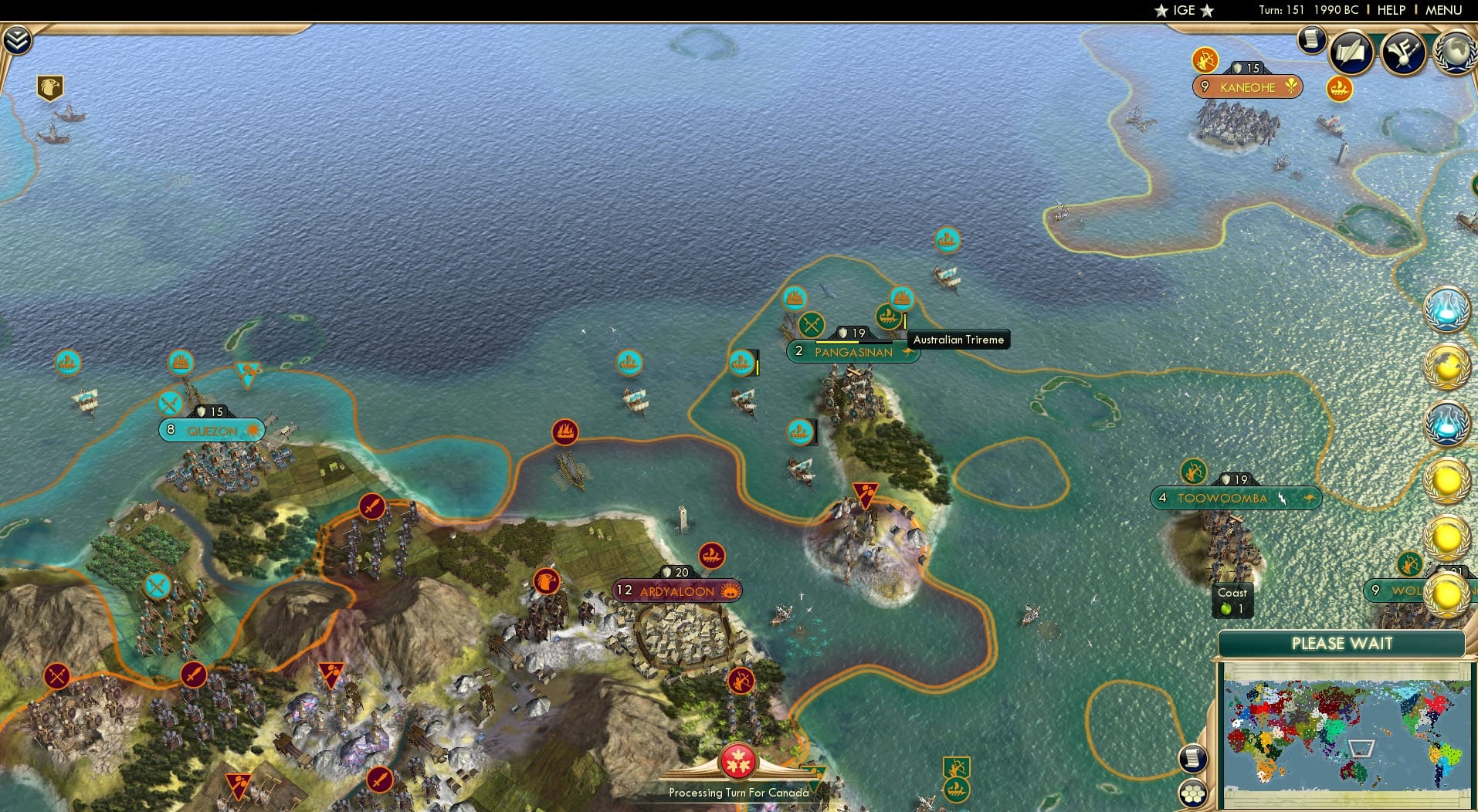Screen dimensions: 1478x812
Task: Open the HELP screen
Action: [1391, 10]
